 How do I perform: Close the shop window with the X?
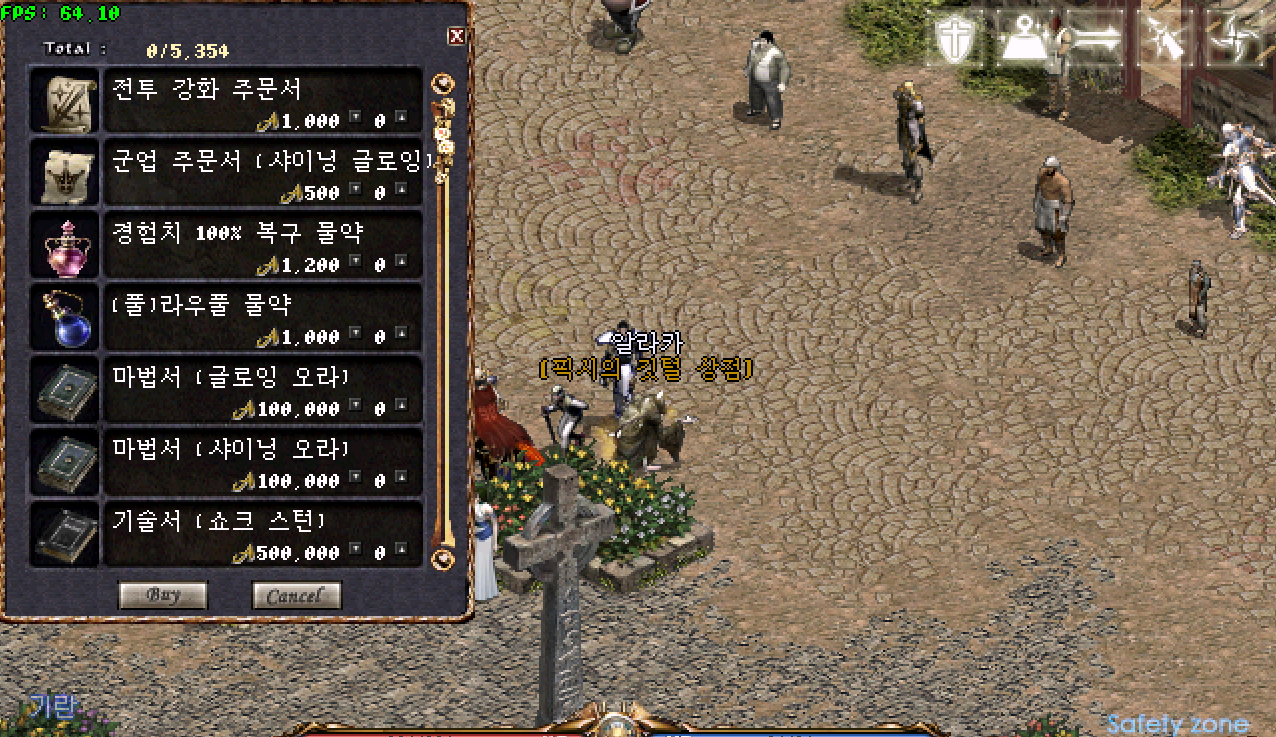pyautogui.click(x=457, y=37)
